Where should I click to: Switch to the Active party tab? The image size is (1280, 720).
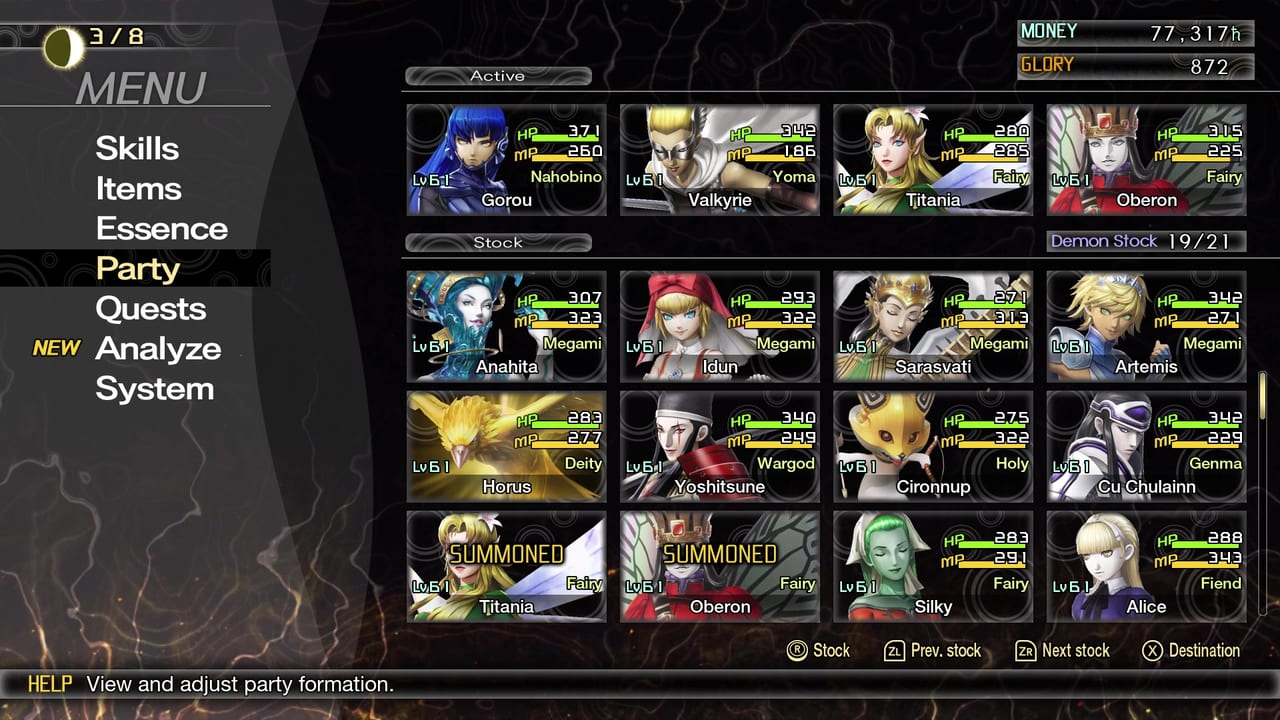coord(498,74)
